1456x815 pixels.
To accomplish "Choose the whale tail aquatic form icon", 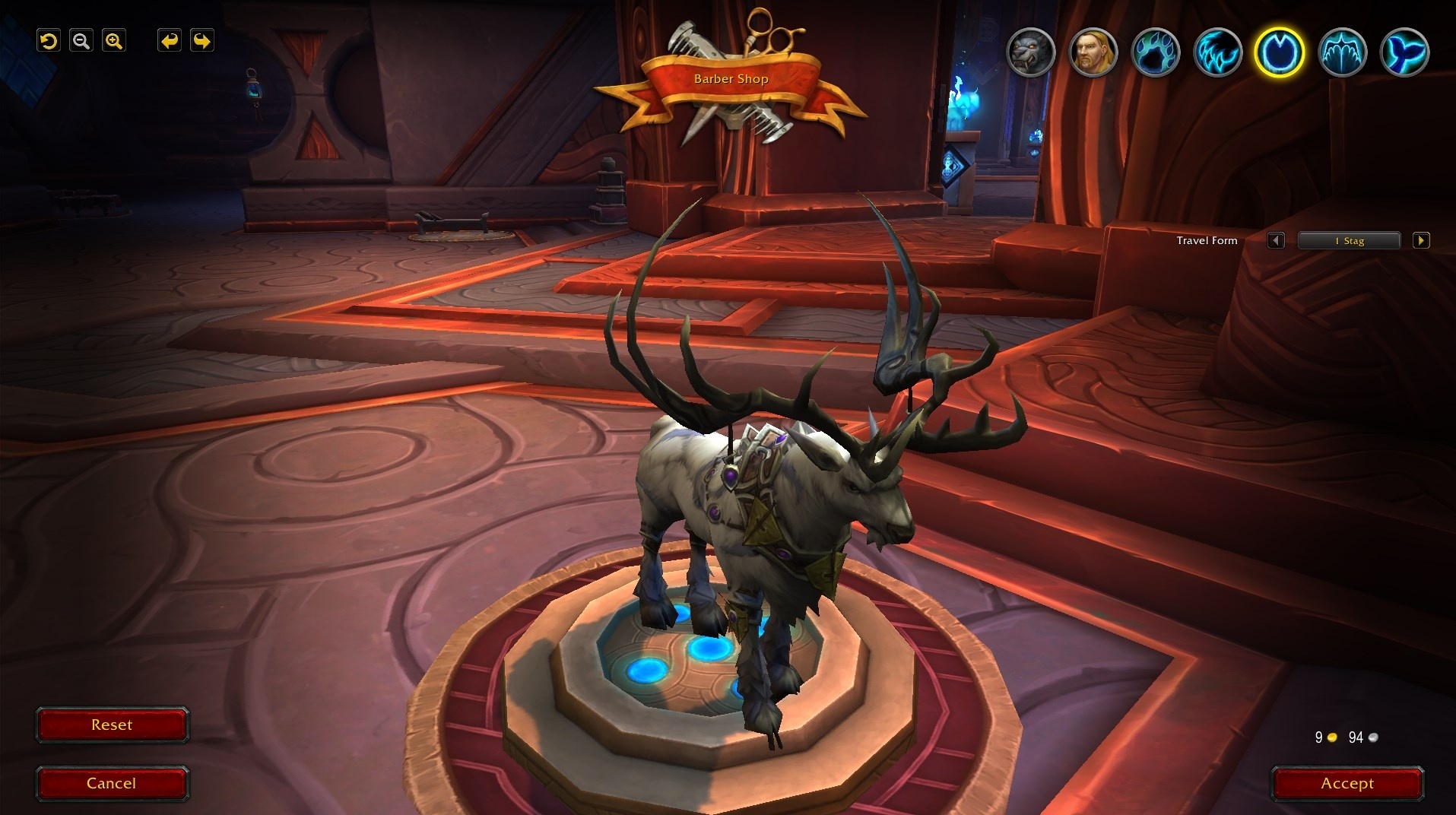I will pos(1404,52).
